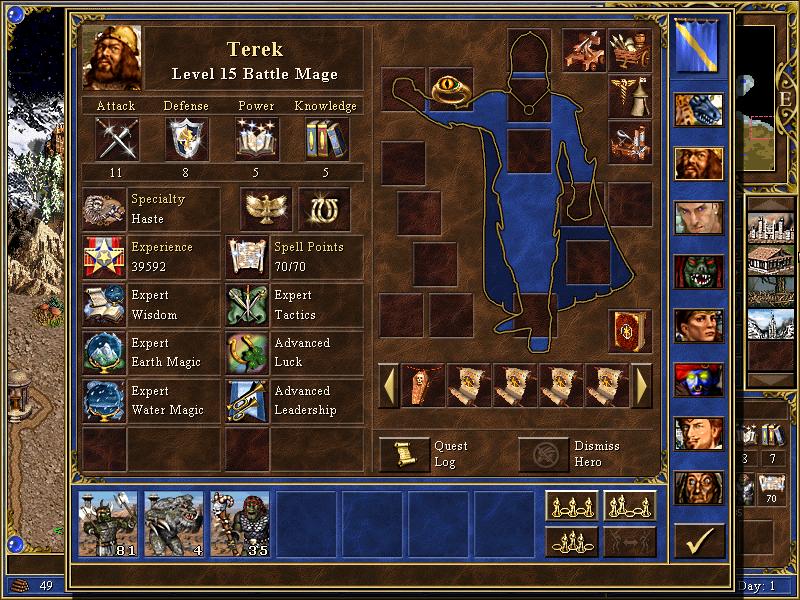
Task: Inspect the Expert Water Magic skill
Action: (x=103, y=401)
